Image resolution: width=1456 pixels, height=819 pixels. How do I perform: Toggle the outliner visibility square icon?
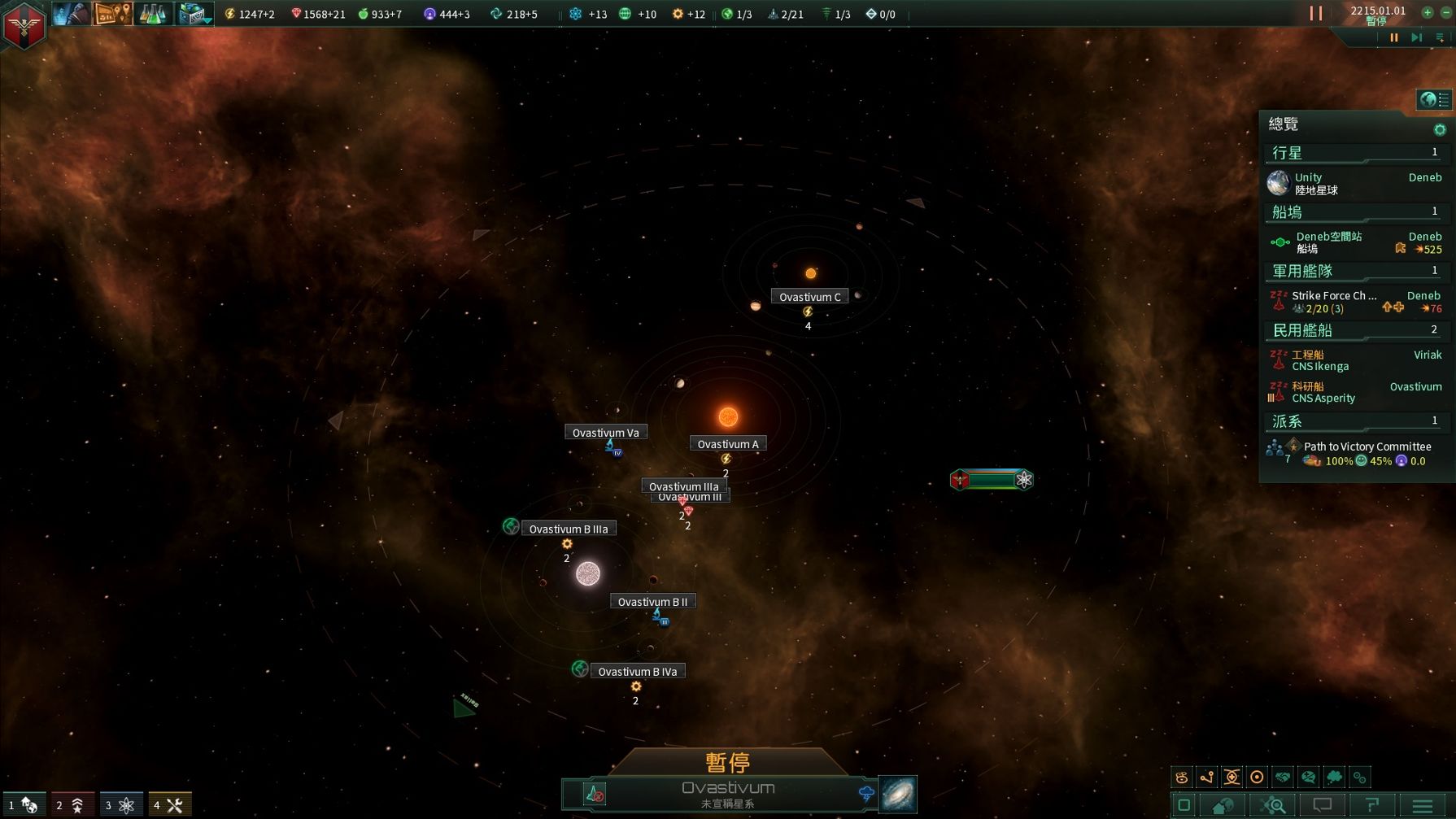(x=1185, y=805)
